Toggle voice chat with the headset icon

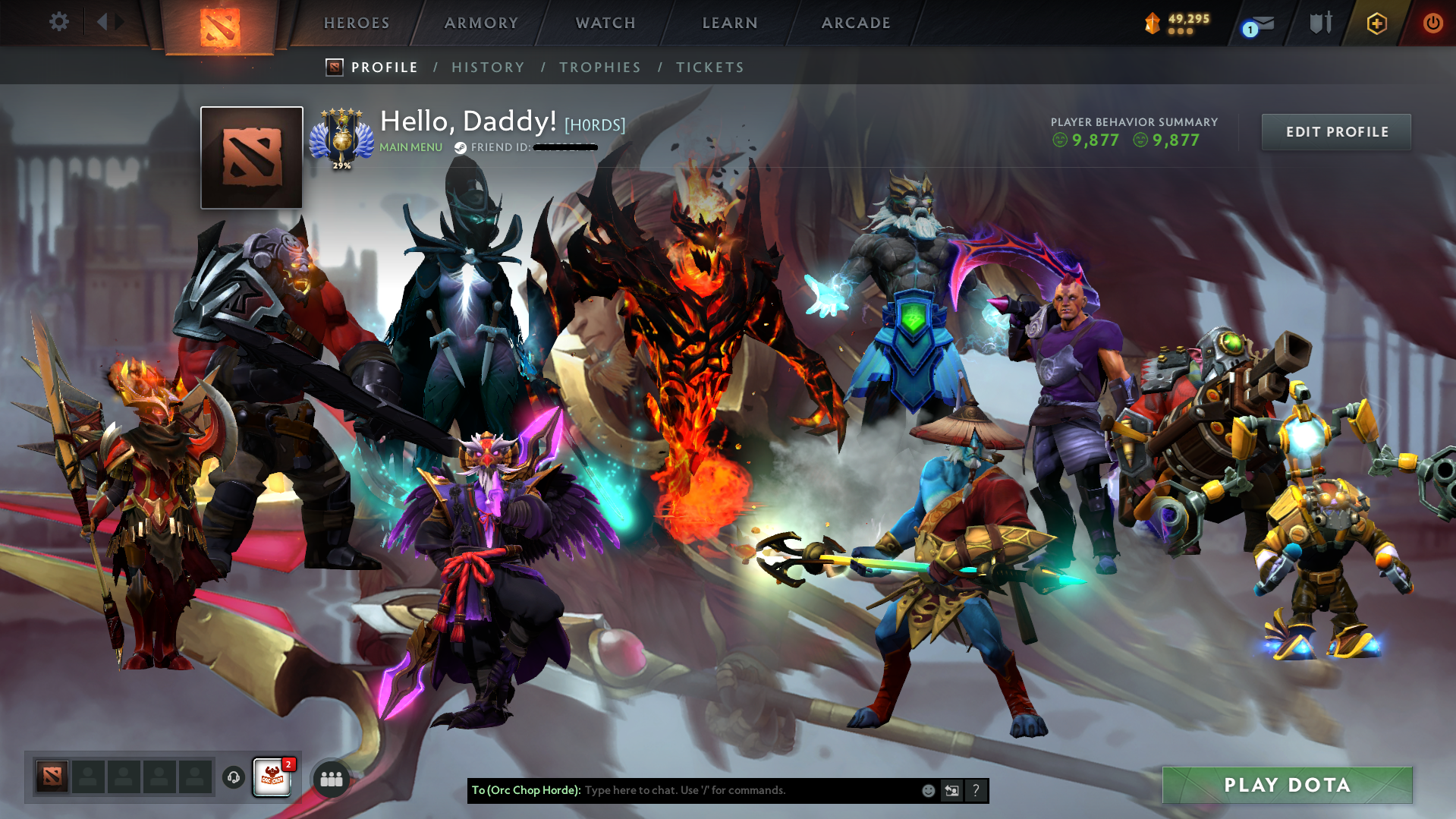(233, 778)
